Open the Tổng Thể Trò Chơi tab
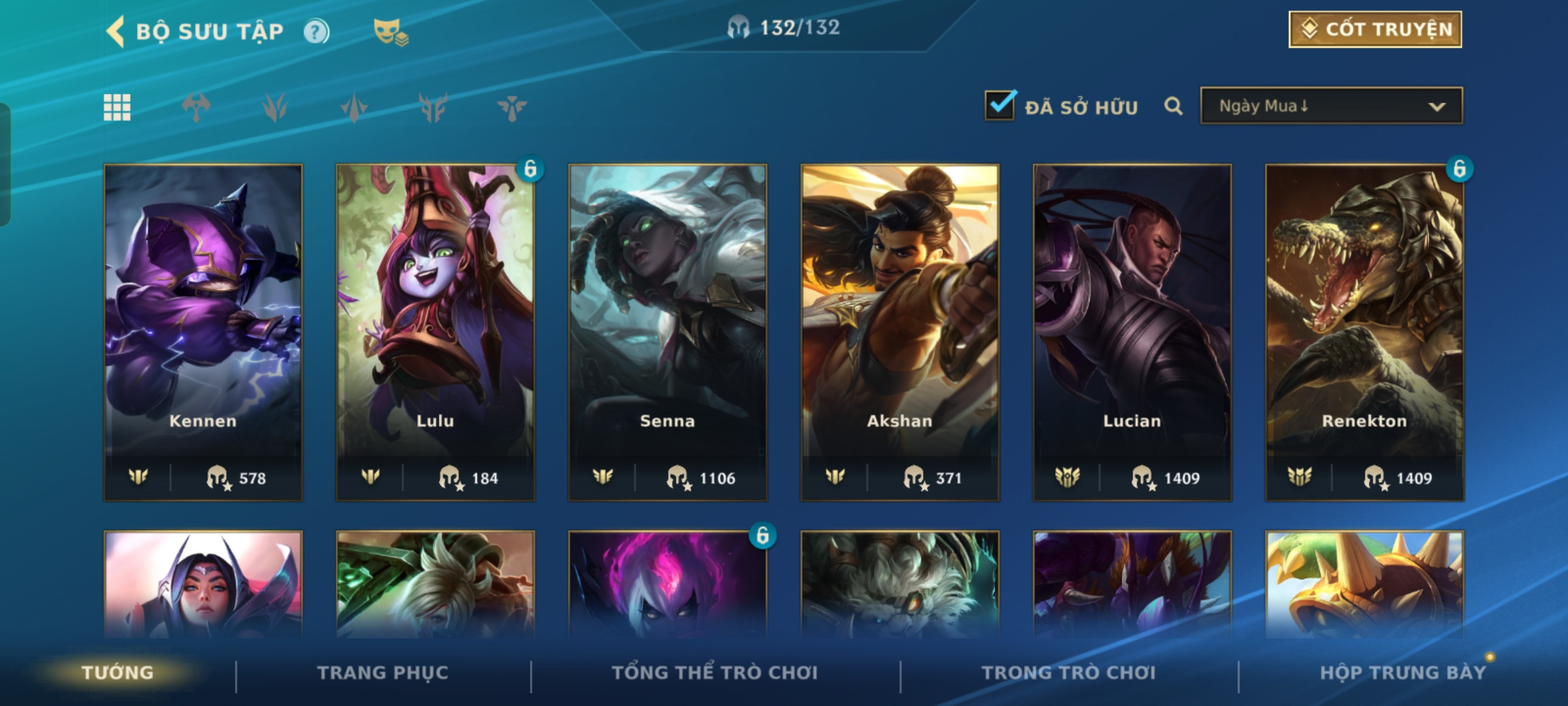Screen dimensions: 1568x706 pyautogui.click(x=715, y=673)
